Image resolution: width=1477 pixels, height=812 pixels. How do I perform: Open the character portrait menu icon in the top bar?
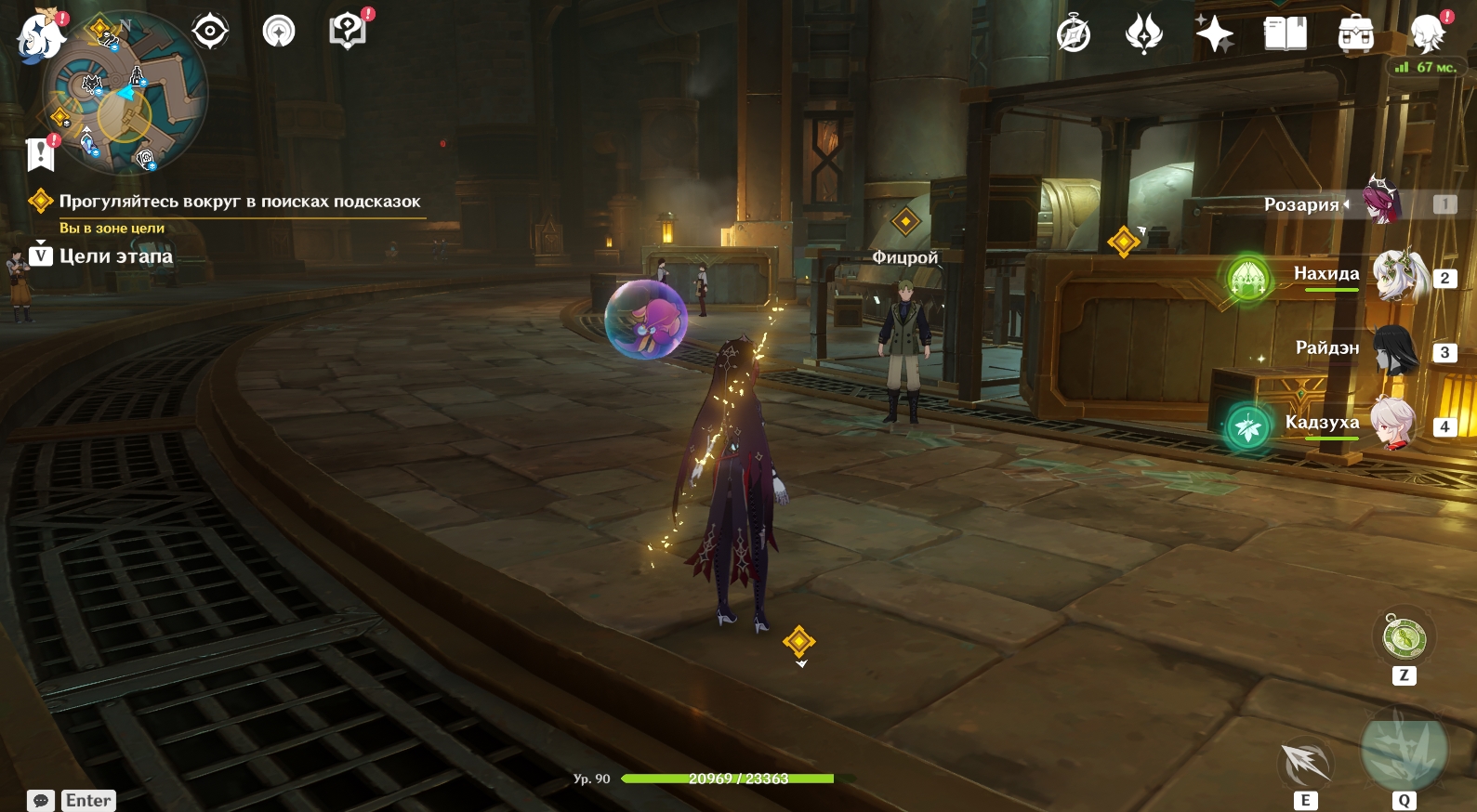point(1427,35)
